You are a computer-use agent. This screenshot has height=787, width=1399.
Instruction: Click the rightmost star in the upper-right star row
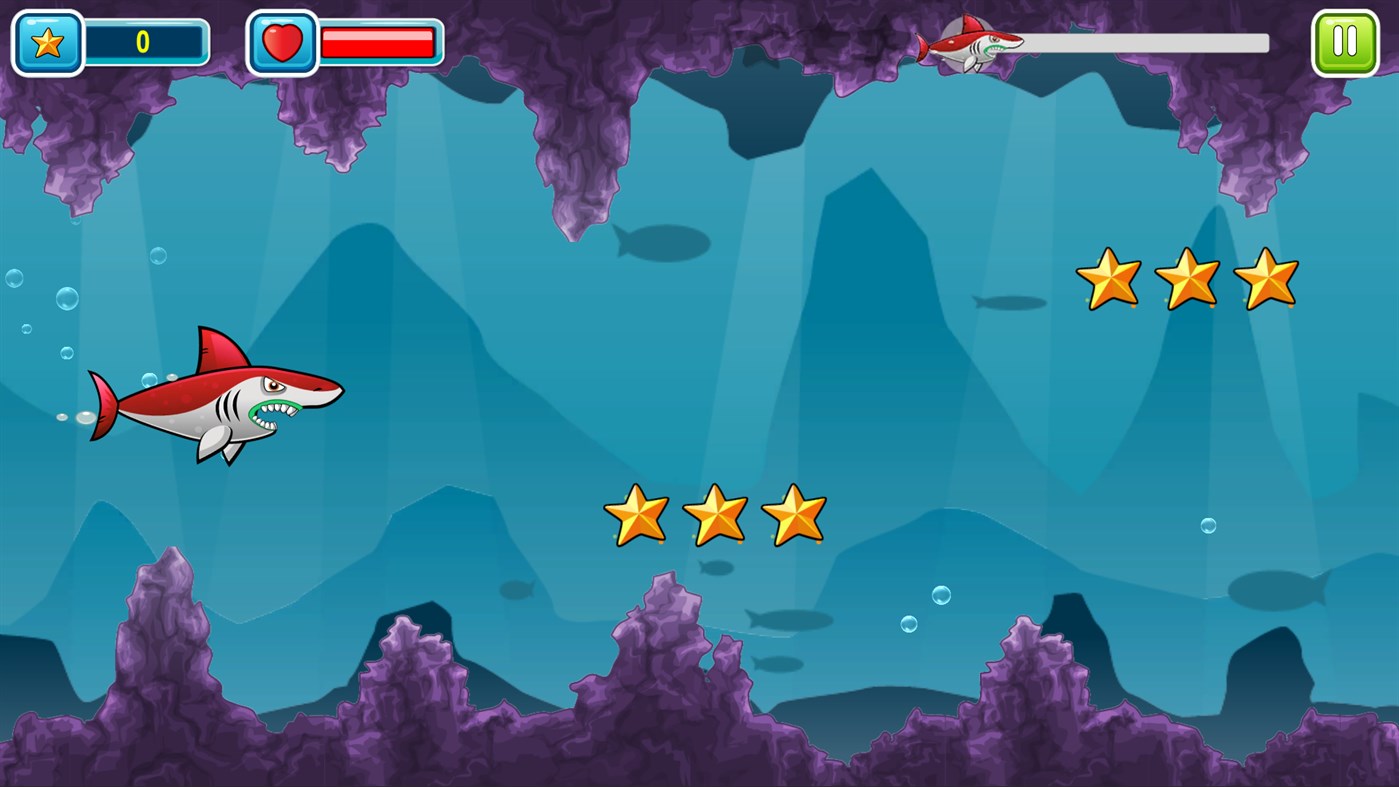[x=1268, y=278]
